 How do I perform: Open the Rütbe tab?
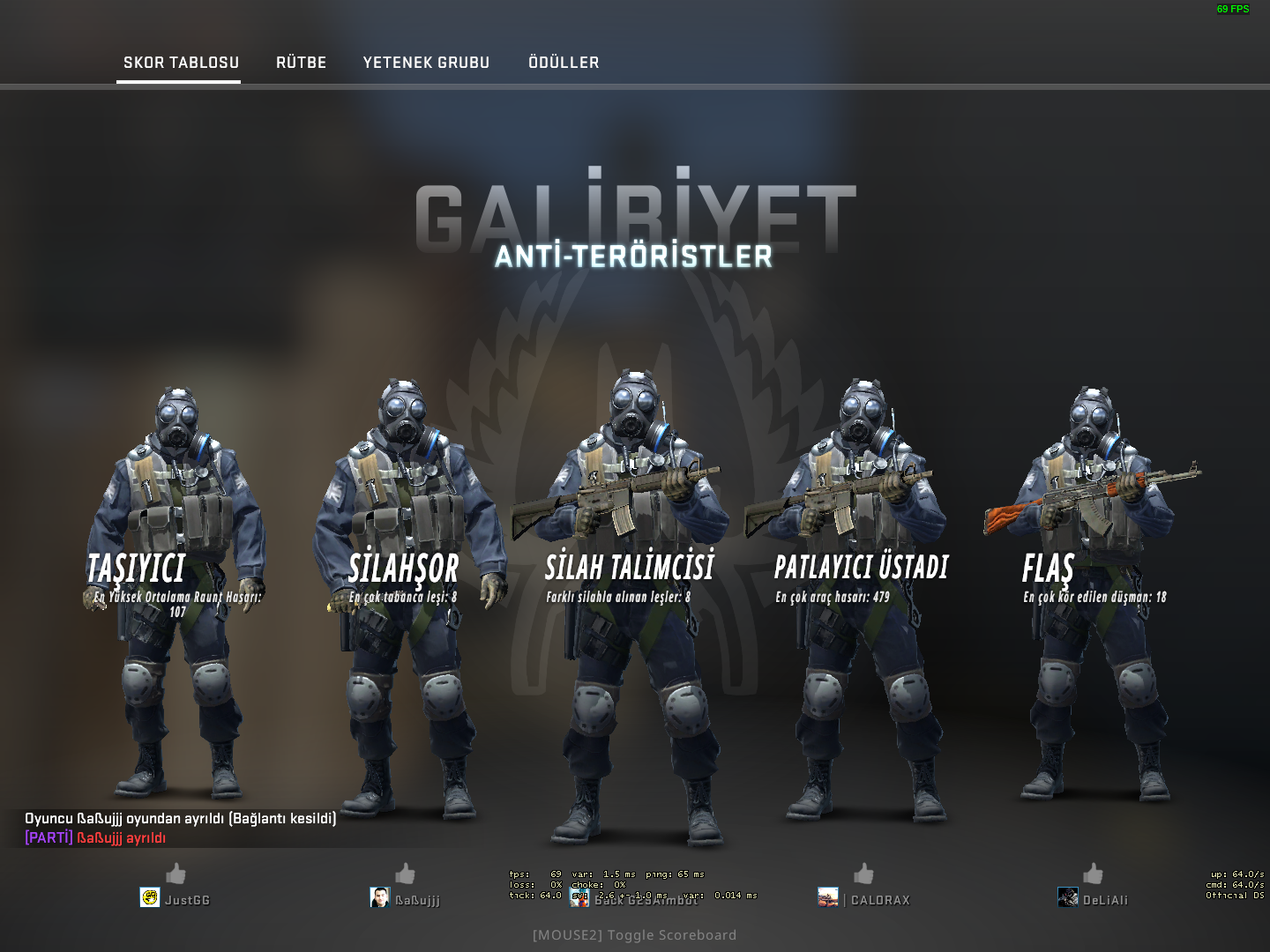tap(301, 63)
